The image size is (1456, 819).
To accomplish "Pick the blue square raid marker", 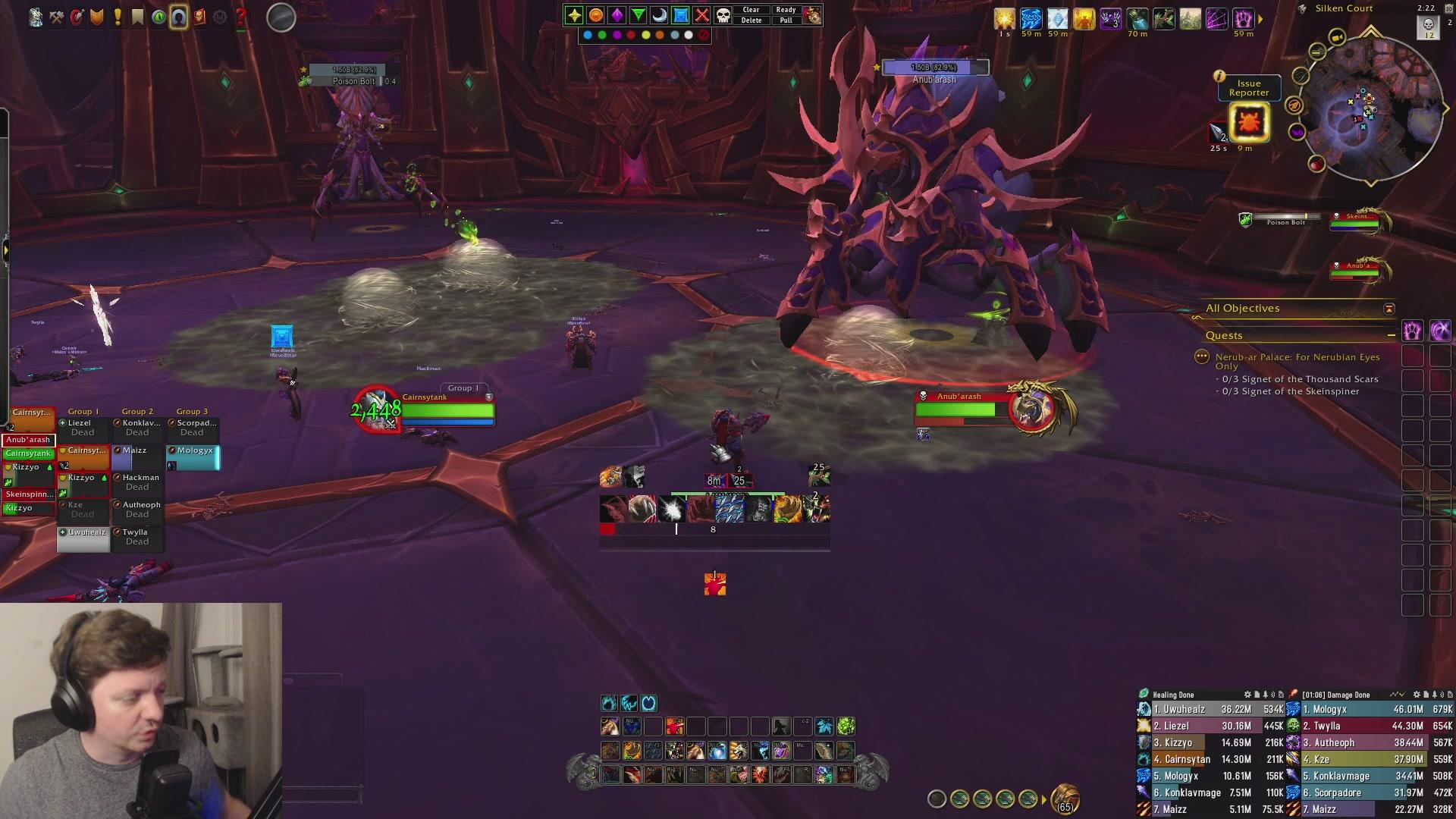I will tap(681, 15).
